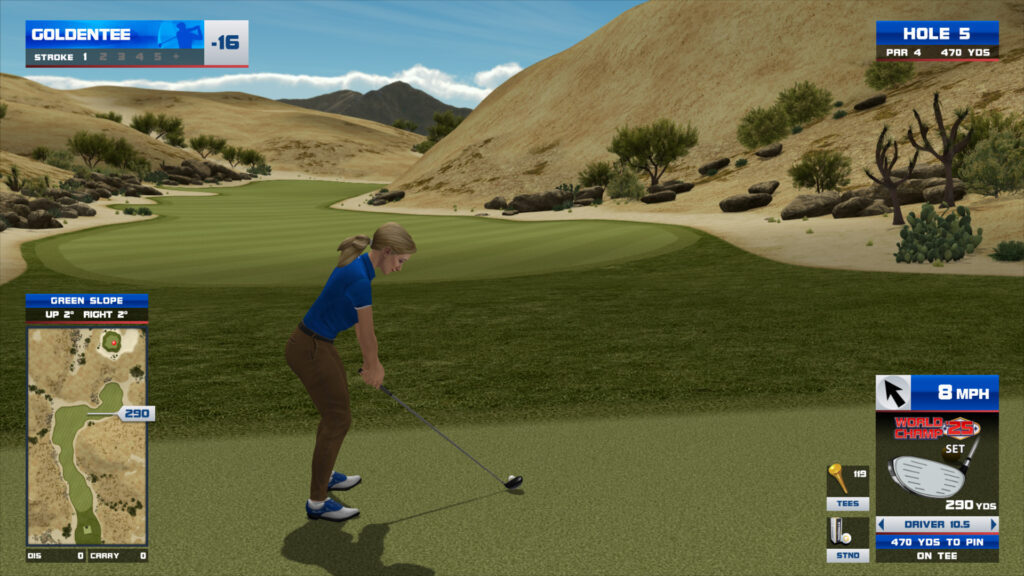
Task: Select the next club with the right arrow
Action: (x=993, y=524)
